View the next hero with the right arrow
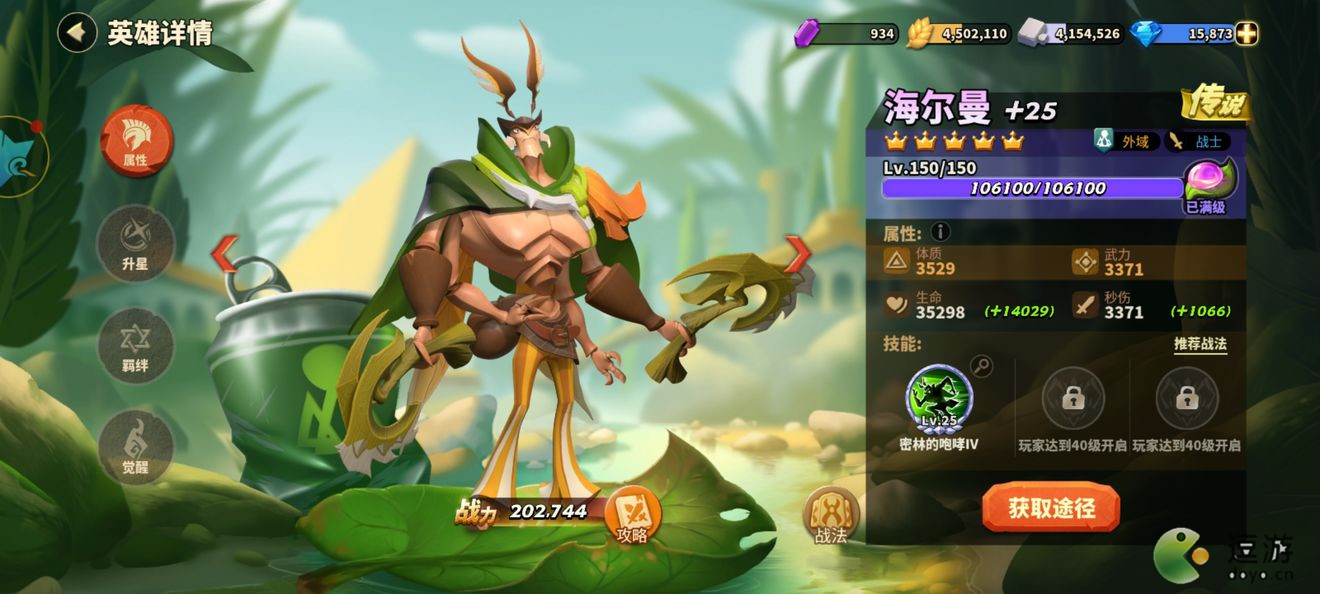Screen dimensions: 1320x594 [798, 254]
